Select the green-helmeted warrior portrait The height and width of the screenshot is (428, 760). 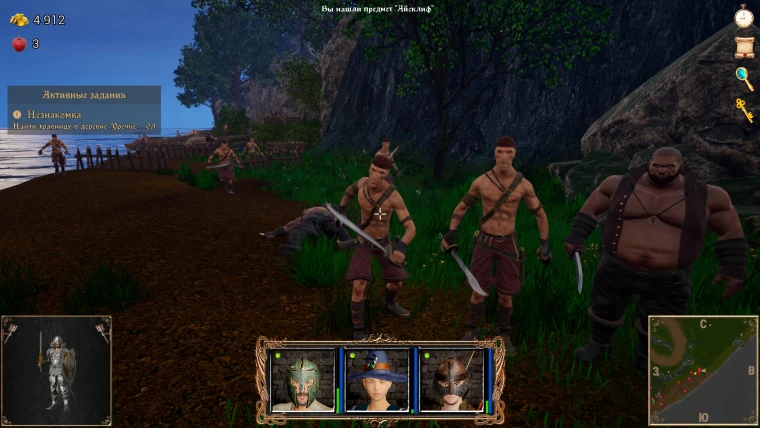point(301,380)
